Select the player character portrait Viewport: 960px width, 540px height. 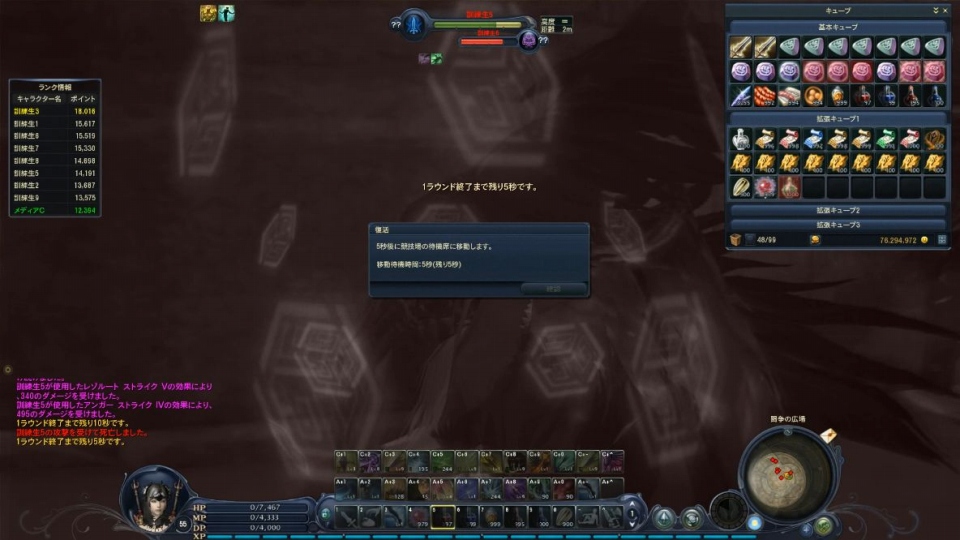[157, 498]
